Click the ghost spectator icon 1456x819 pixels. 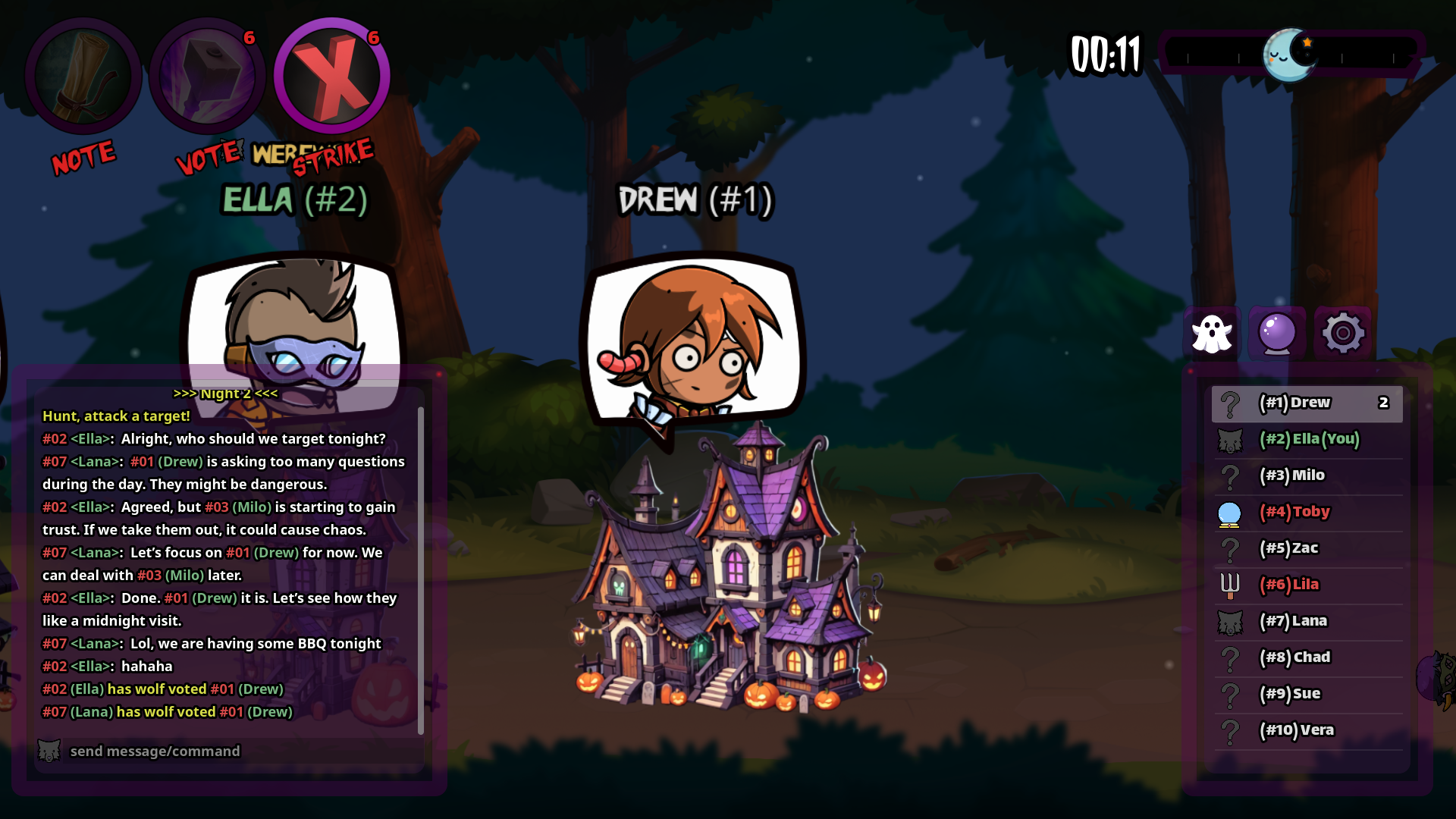(1213, 332)
